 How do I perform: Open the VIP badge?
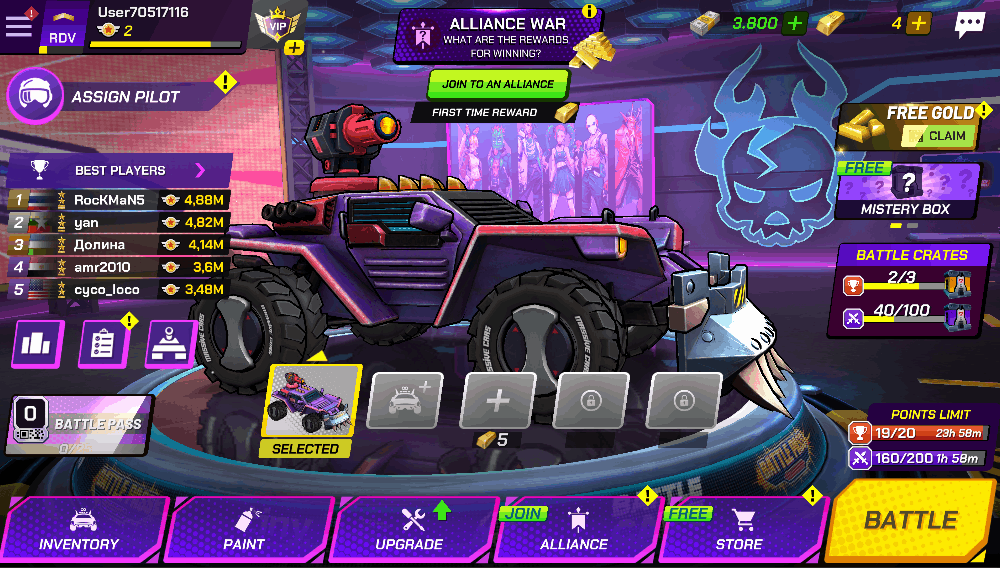[x=277, y=26]
